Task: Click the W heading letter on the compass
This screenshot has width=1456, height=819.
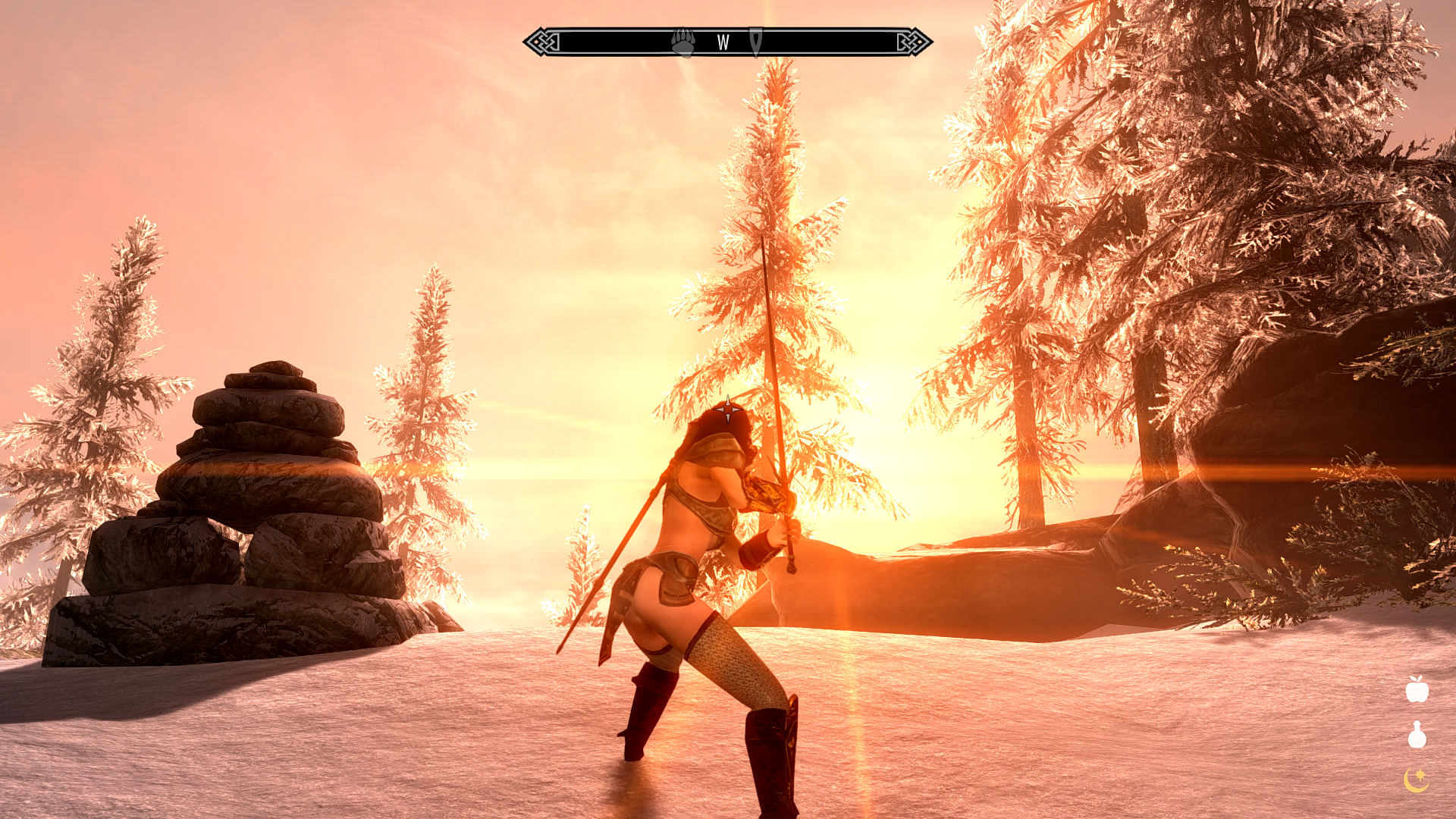Action: pyautogui.click(x=723, y=43)
